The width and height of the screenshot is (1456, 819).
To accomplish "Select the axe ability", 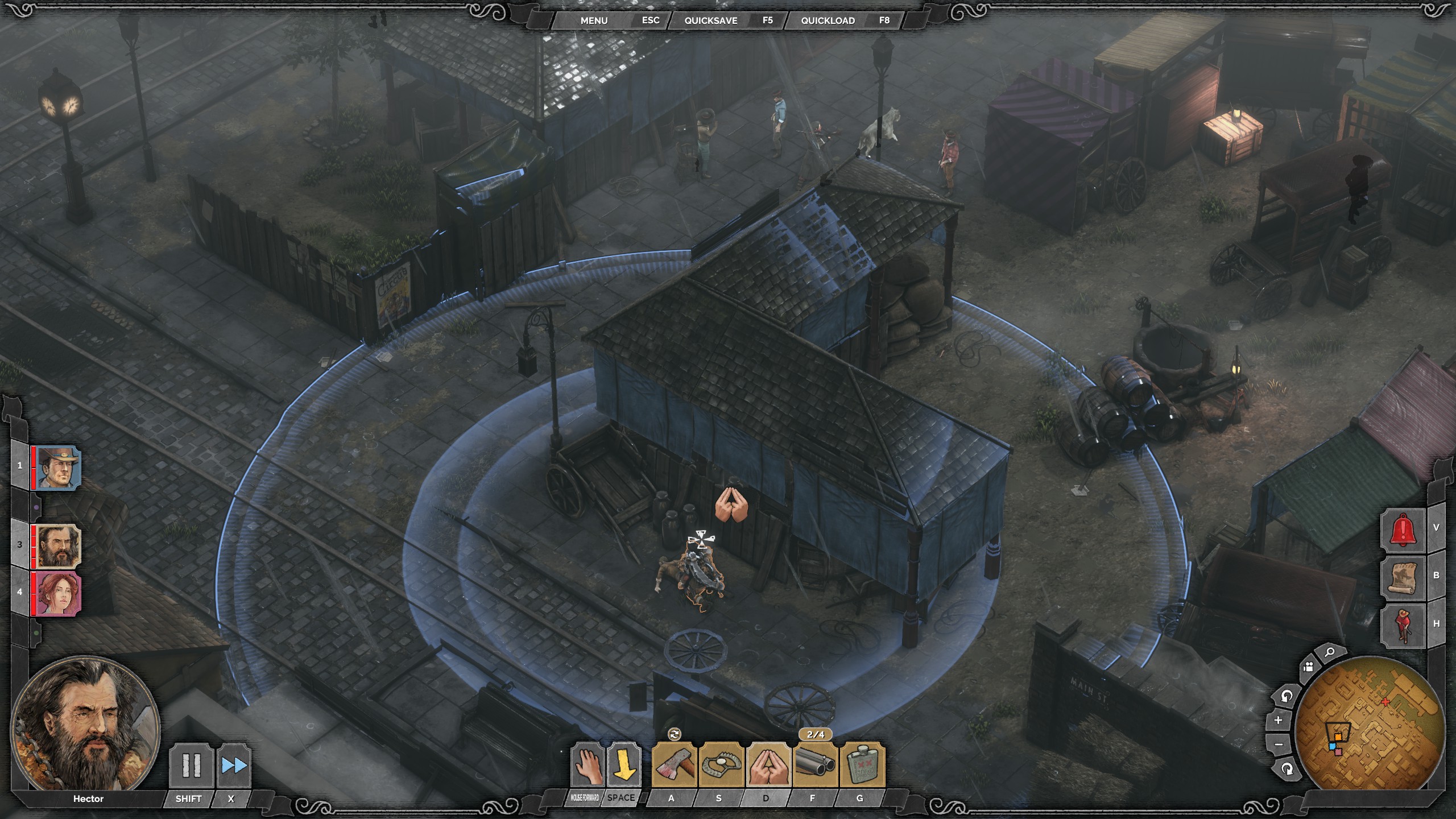I will pos(675,766).
